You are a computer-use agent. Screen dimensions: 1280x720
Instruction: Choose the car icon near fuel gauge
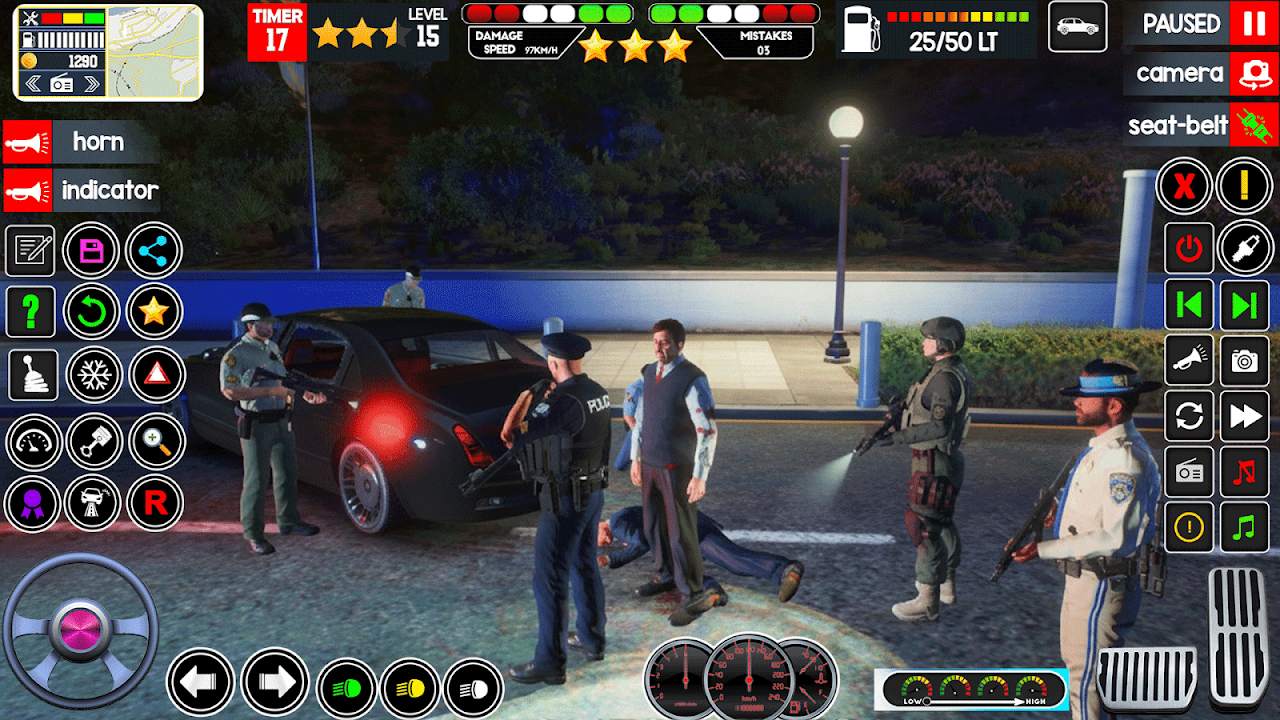tap(1077, 27)
